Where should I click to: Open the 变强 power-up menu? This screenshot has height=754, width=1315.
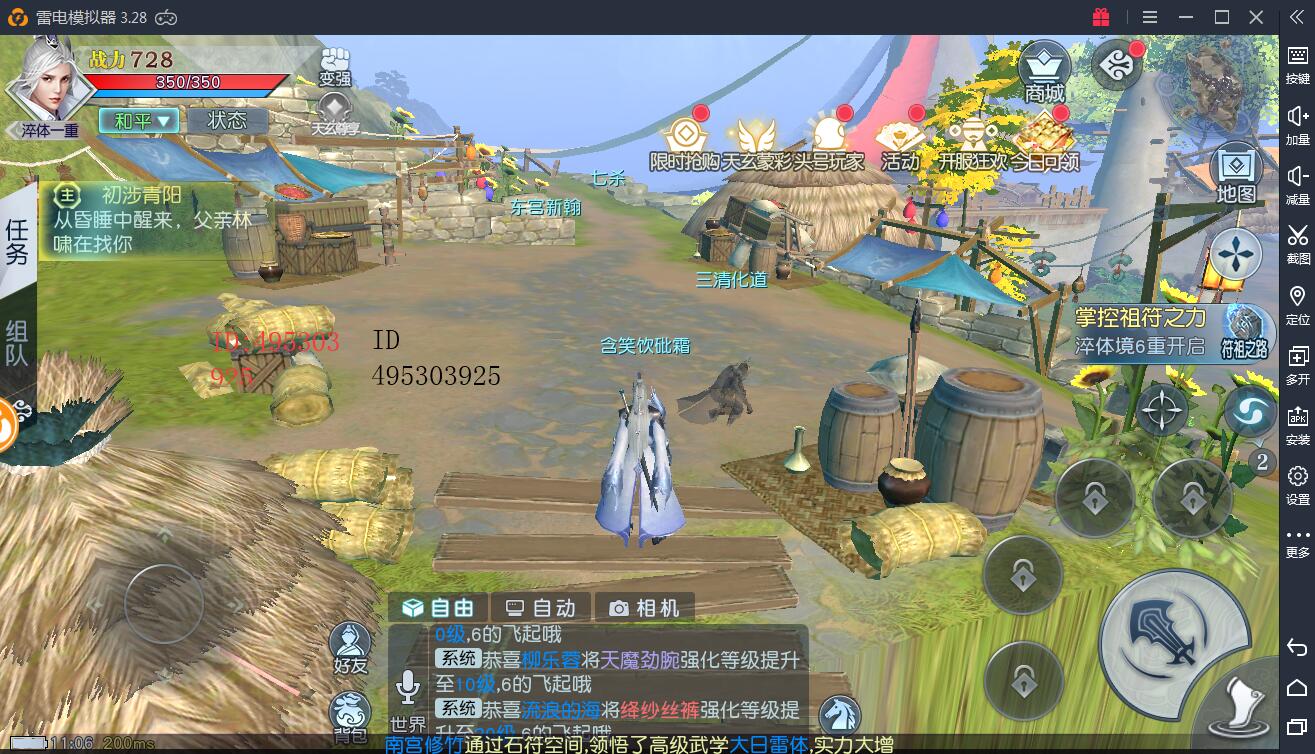[x=335, y=66]
